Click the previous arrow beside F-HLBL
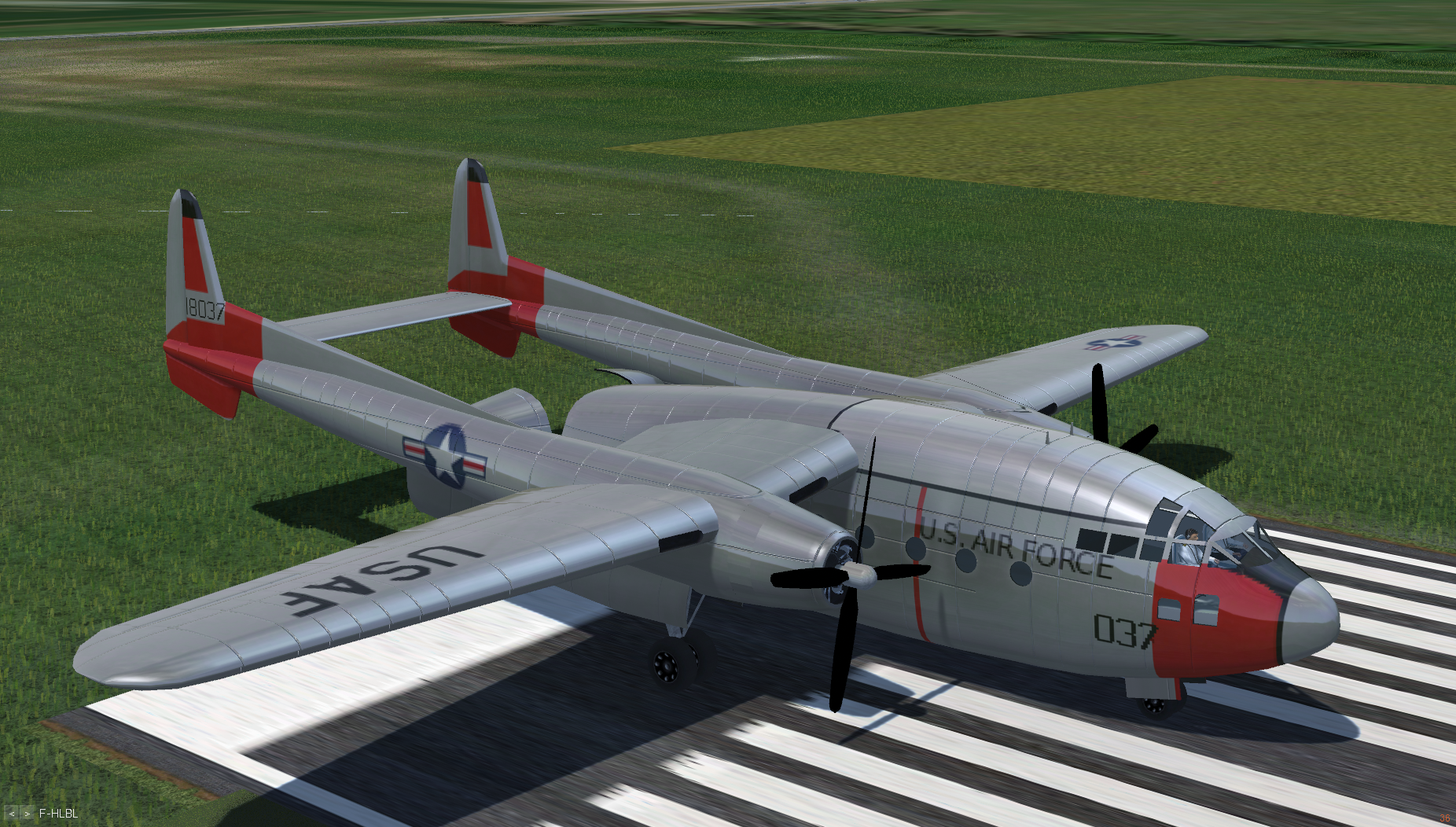The height and width of the screenshot is (827, 1456). click(12, 814)
